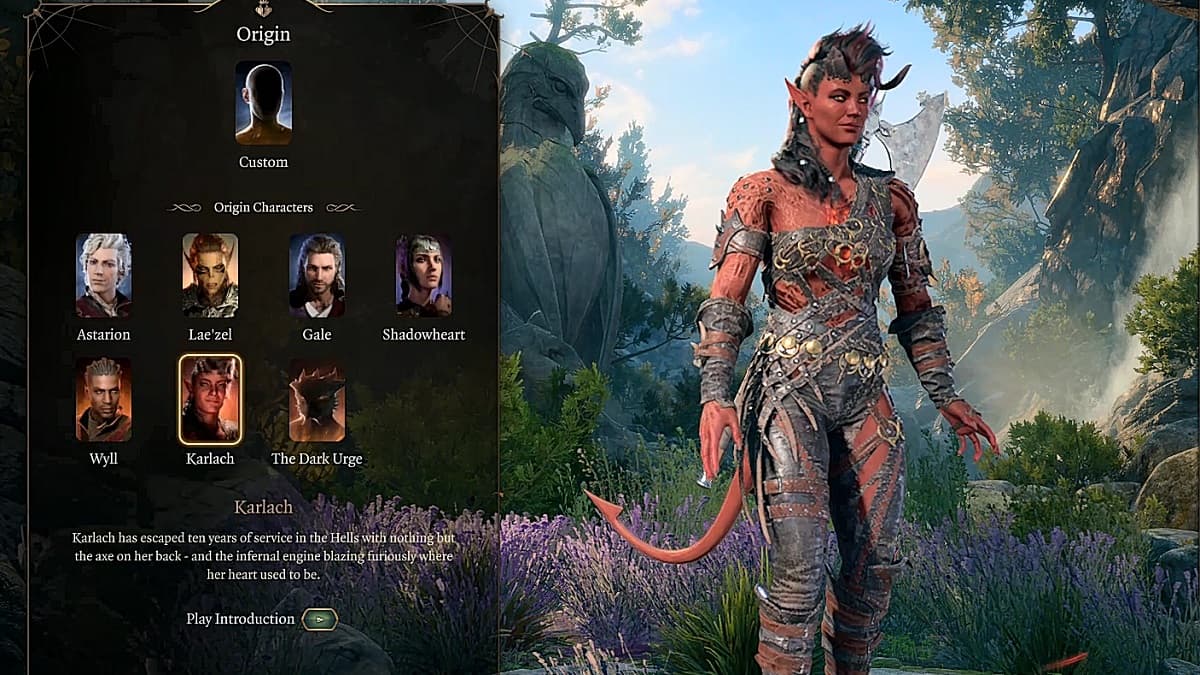Choose Astarion as origin character
The height and width of the screenshot is (675, 1200).
pos(104,275)
